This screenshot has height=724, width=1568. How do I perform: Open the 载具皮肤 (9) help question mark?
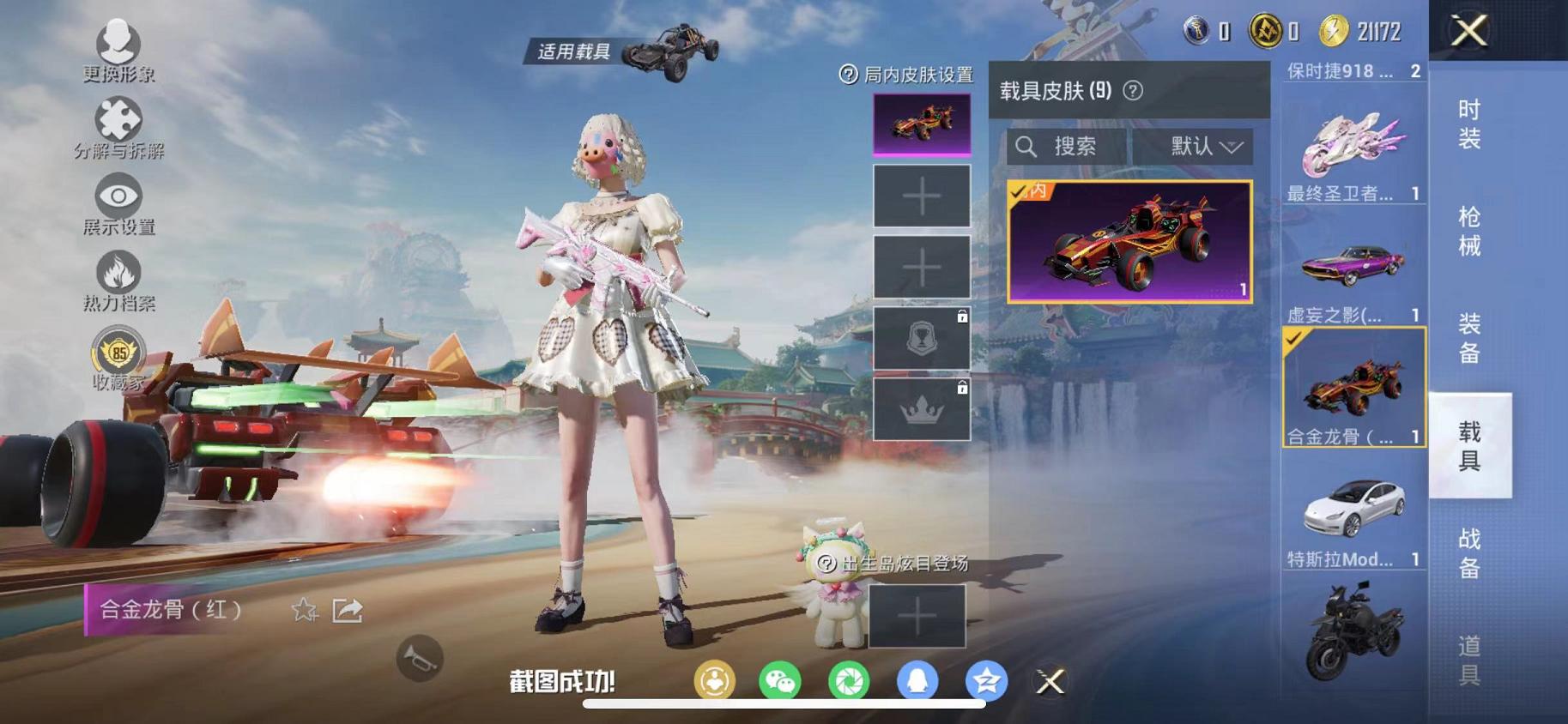pos(1135,88)
